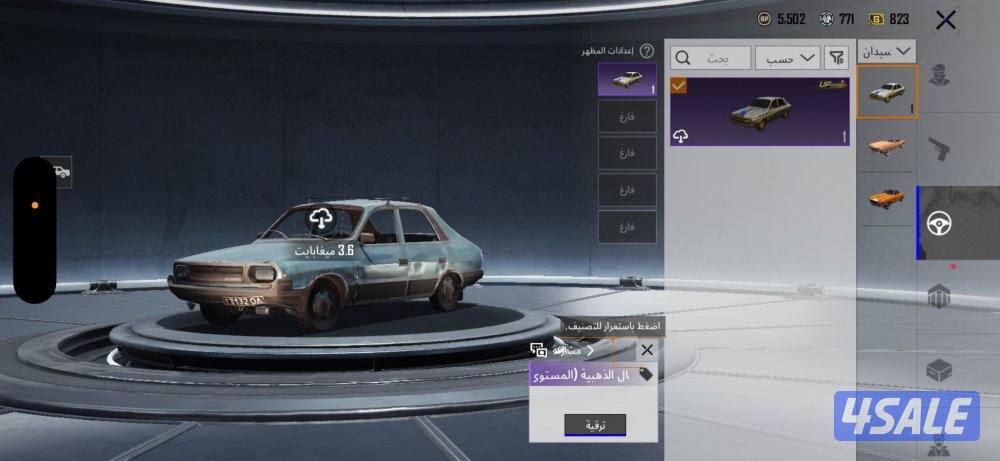The height and width of the screenshot is (461, 1000).
Task: Select the sedan skin card in the grid
Action: [760, 111]
